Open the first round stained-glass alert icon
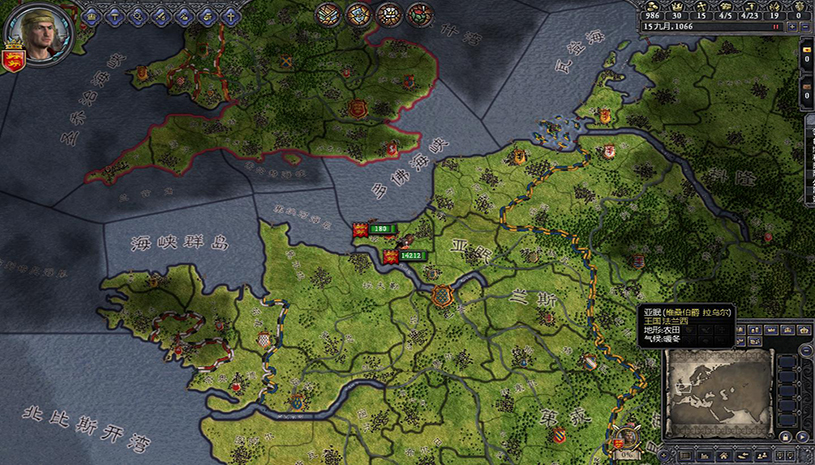This screenshot has width=815, height=465. point(328,14)
